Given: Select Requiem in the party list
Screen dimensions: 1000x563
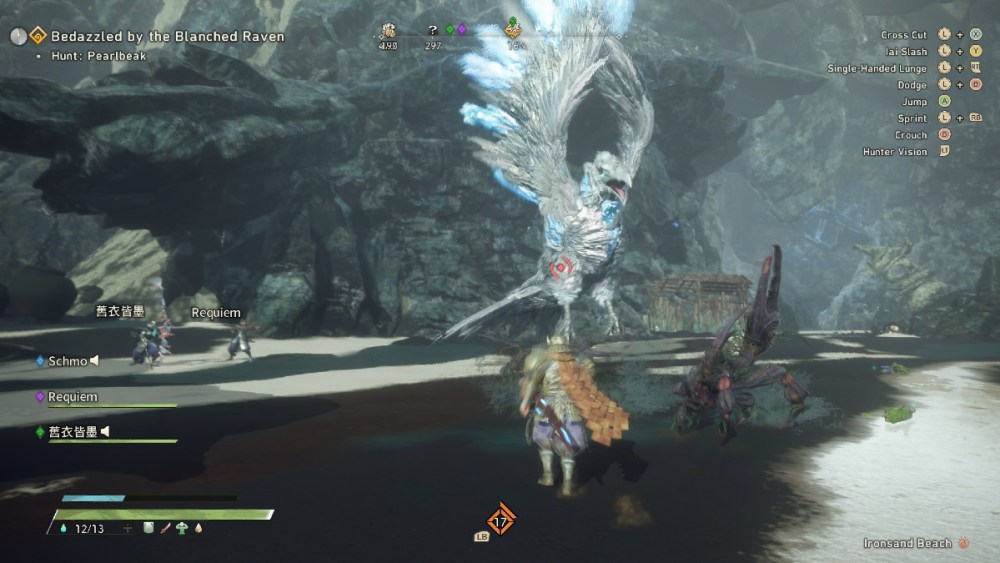Looking at the screenshot, I should pyautogui.click(x=72, y=397).
